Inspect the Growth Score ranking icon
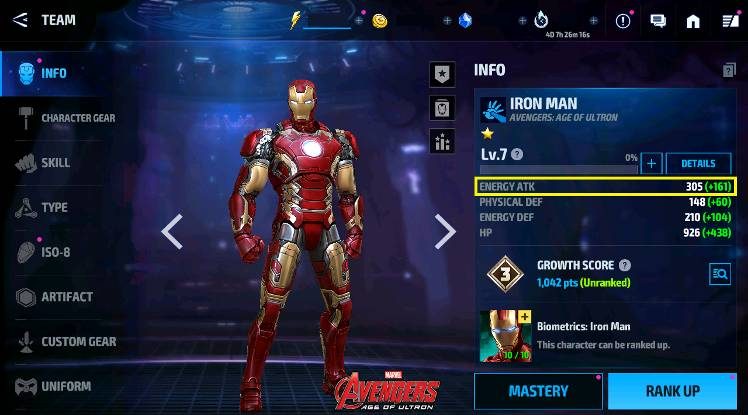 pyautogui.click(x=719, y=273)
